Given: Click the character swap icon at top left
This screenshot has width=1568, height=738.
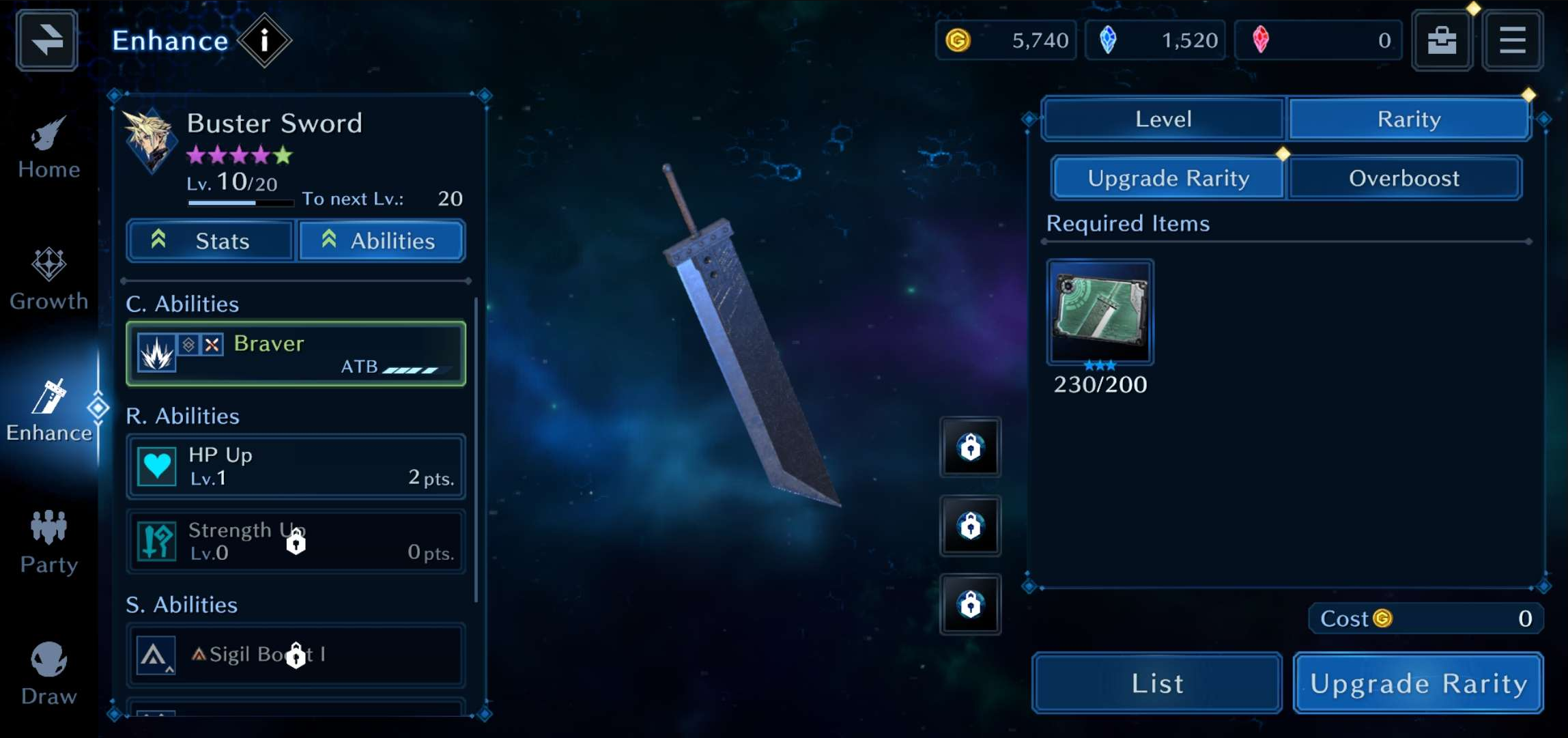Looking at the screenshot, I should [x=45, y=40].
